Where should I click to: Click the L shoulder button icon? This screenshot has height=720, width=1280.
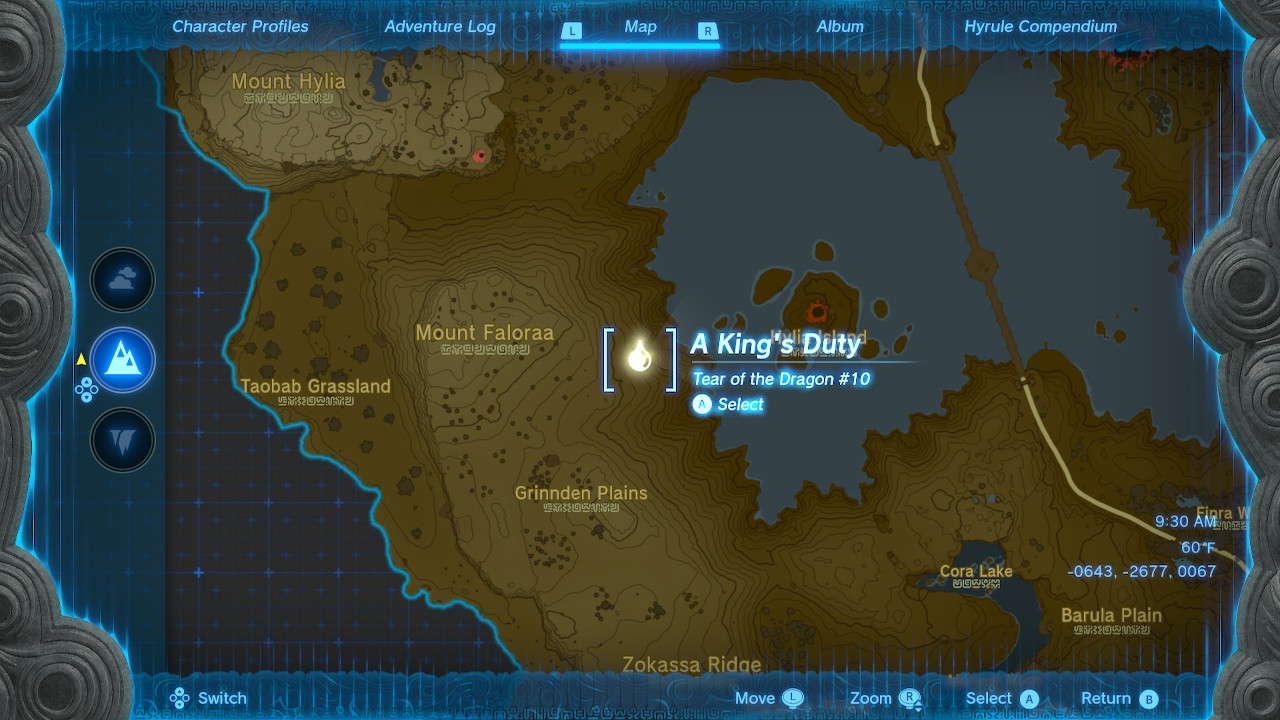(x=572, y=32)
